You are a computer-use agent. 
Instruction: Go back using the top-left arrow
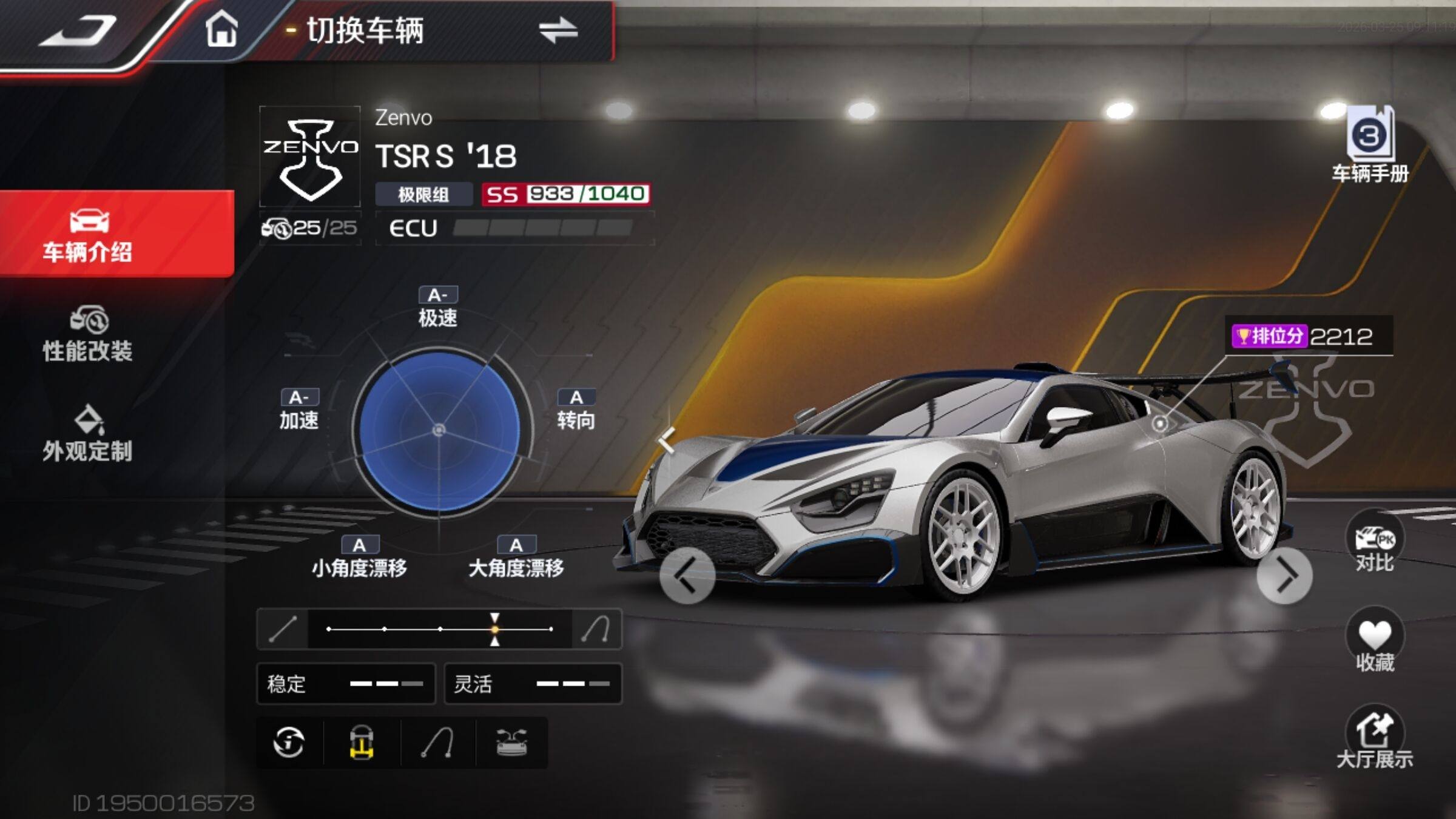pos(78,32)
